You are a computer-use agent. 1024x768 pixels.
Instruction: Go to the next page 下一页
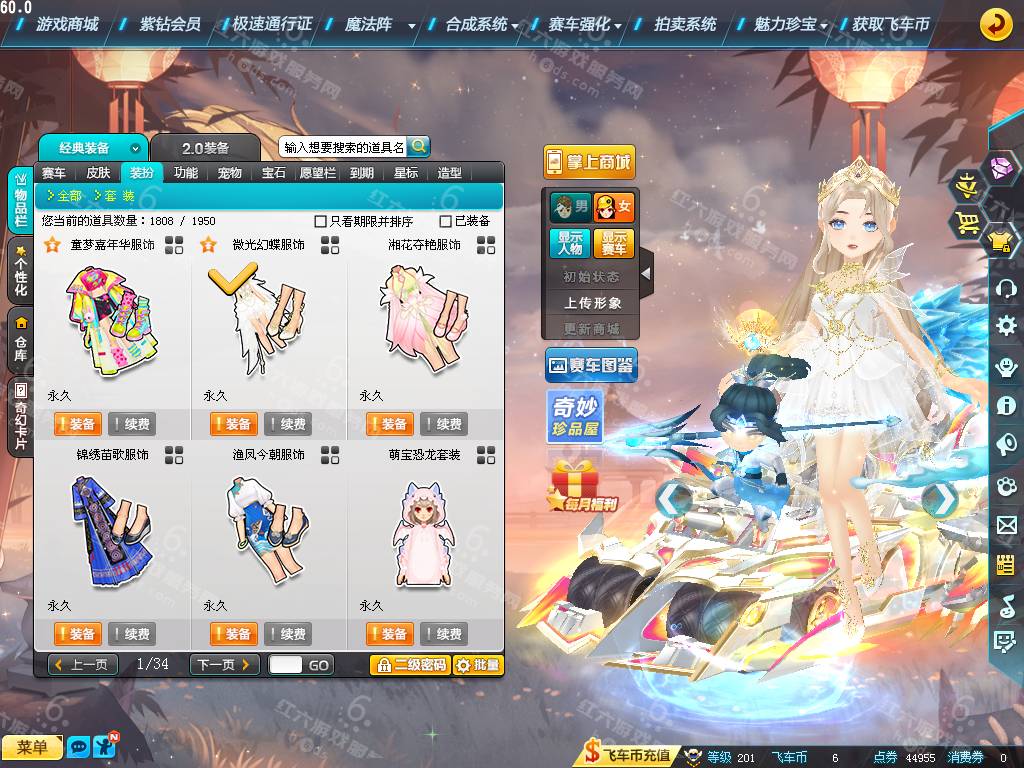click(x=224, y=664)
